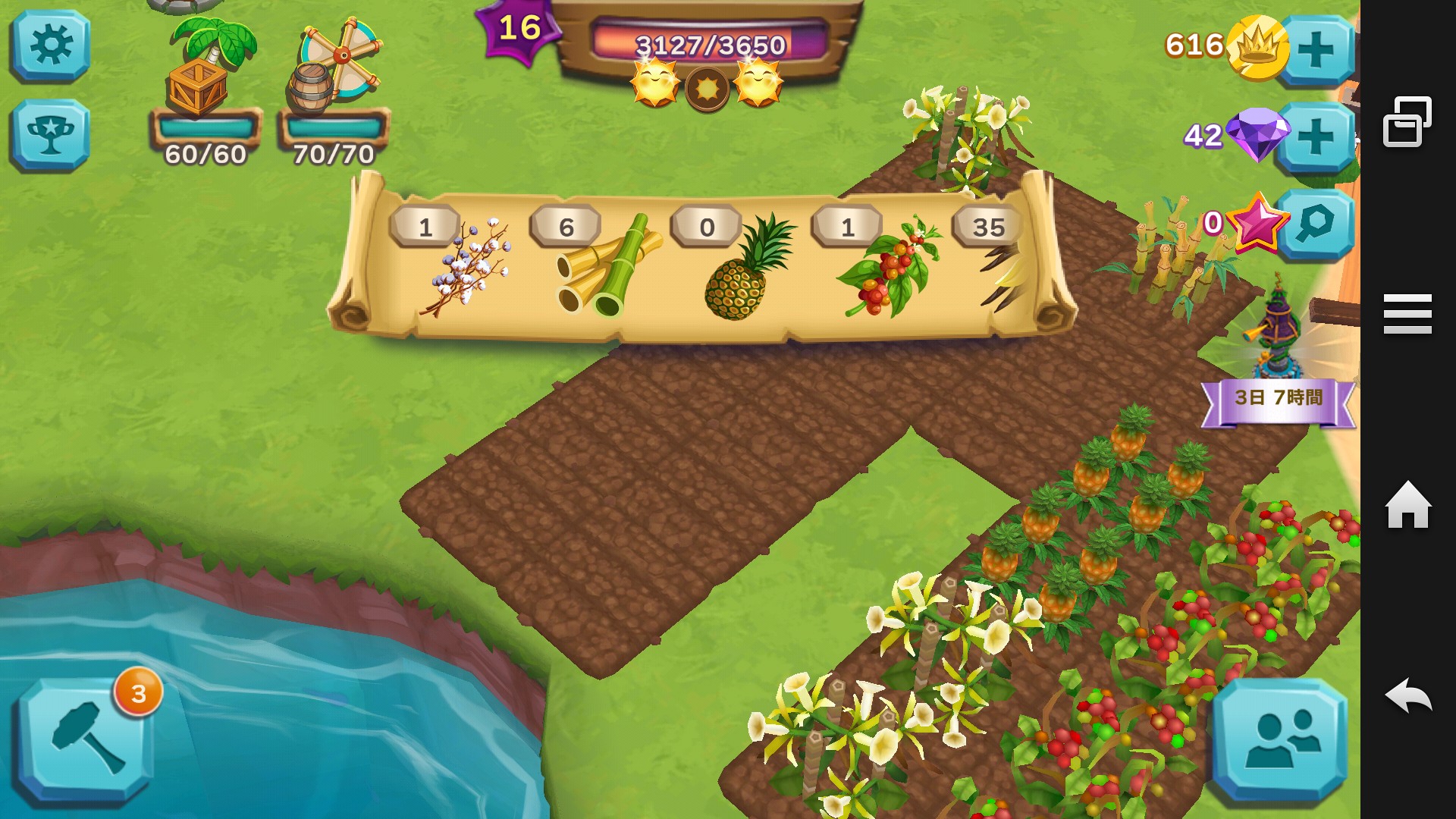Choose the pineapple crop
Viewport: 1456px width, 819px height.
pos(747,267)
